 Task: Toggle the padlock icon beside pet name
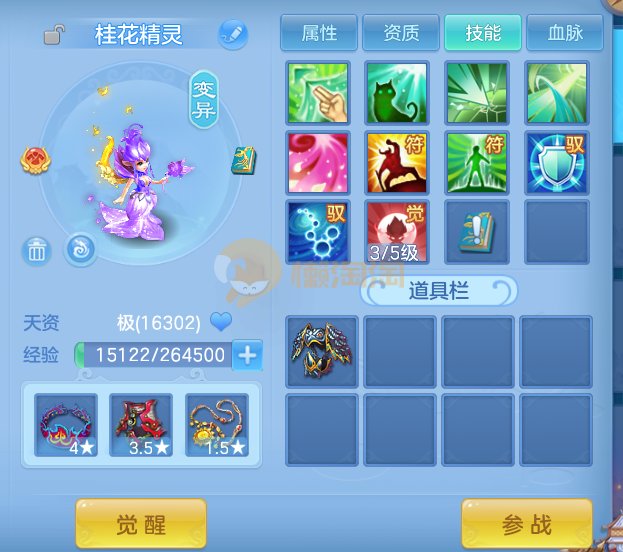55,36
